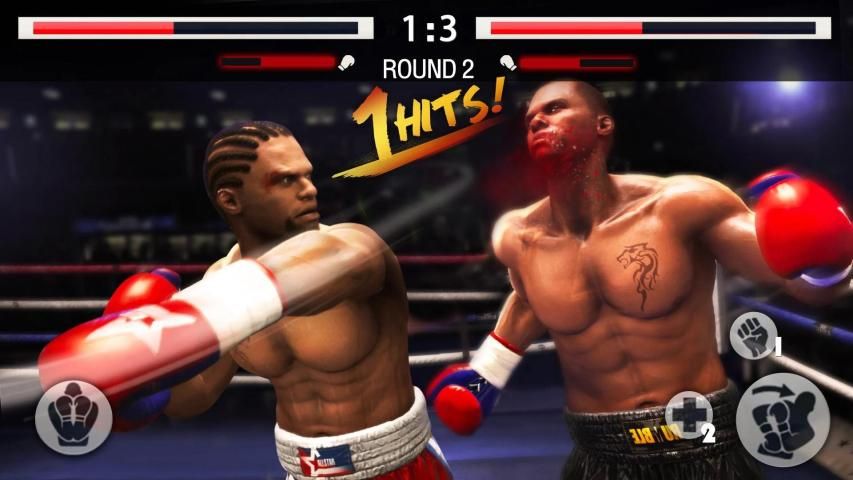Throw a hook with the large punch button
Viewport: 853px width, 480px height.
782,420
